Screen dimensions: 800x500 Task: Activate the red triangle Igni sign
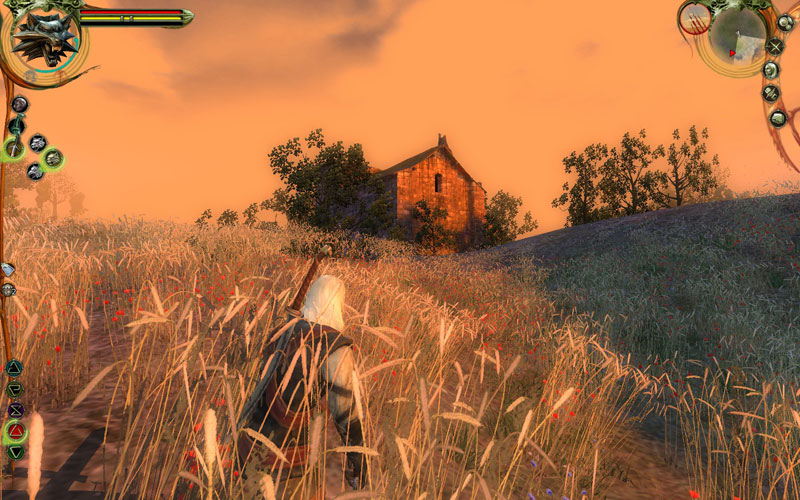tap(16, 432)
